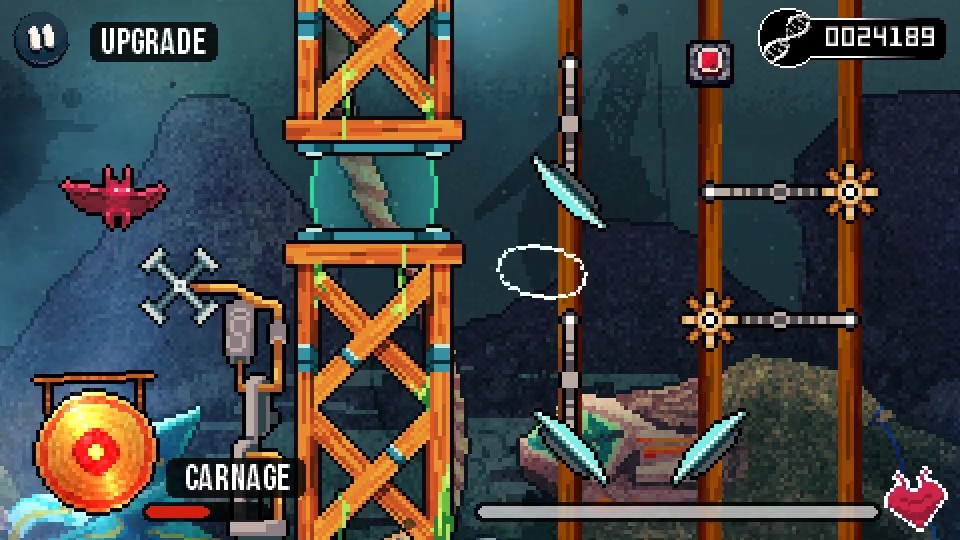Open the Upgrade menu

pyautogui.click(x=153, y=41)
